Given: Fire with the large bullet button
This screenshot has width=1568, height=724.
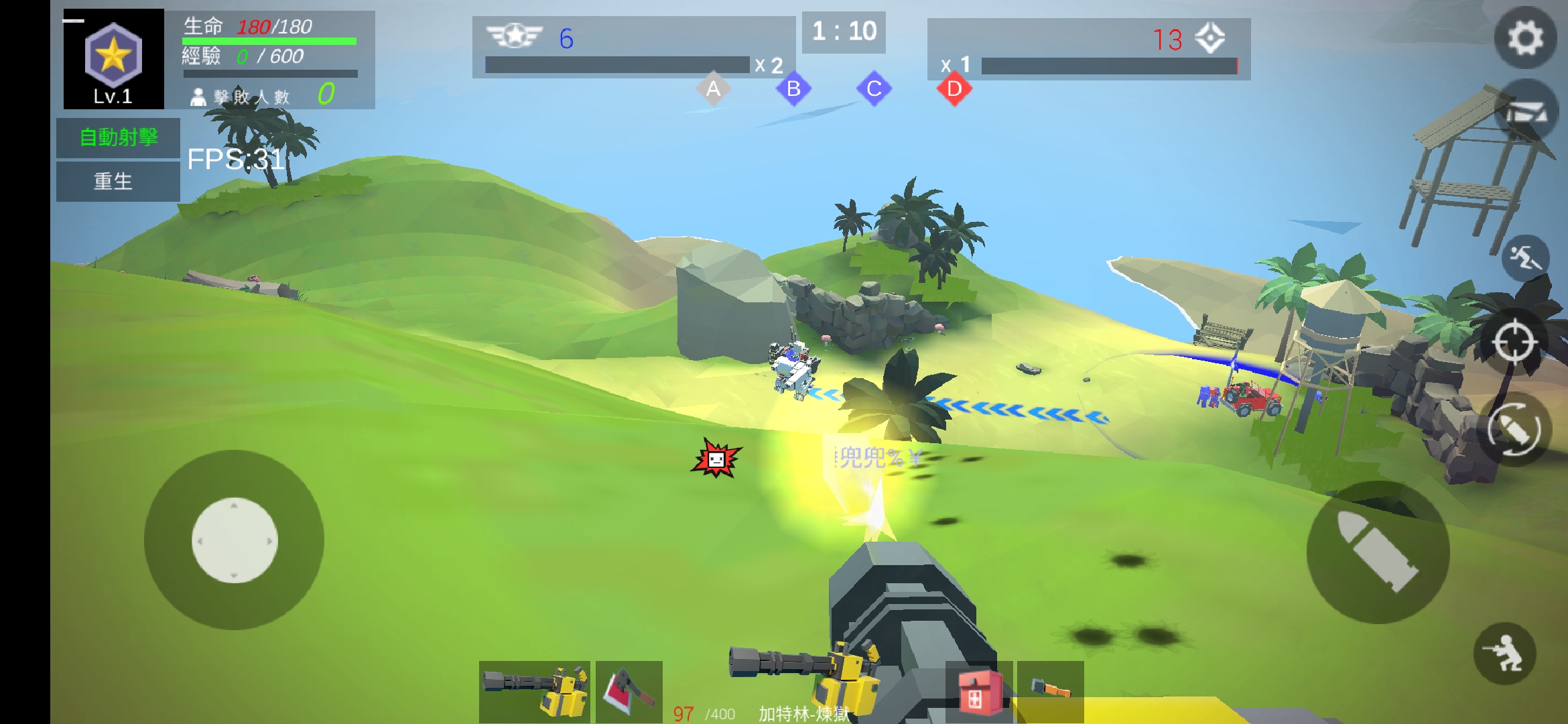Looking at the screenshot, I should click(1378, 552).
